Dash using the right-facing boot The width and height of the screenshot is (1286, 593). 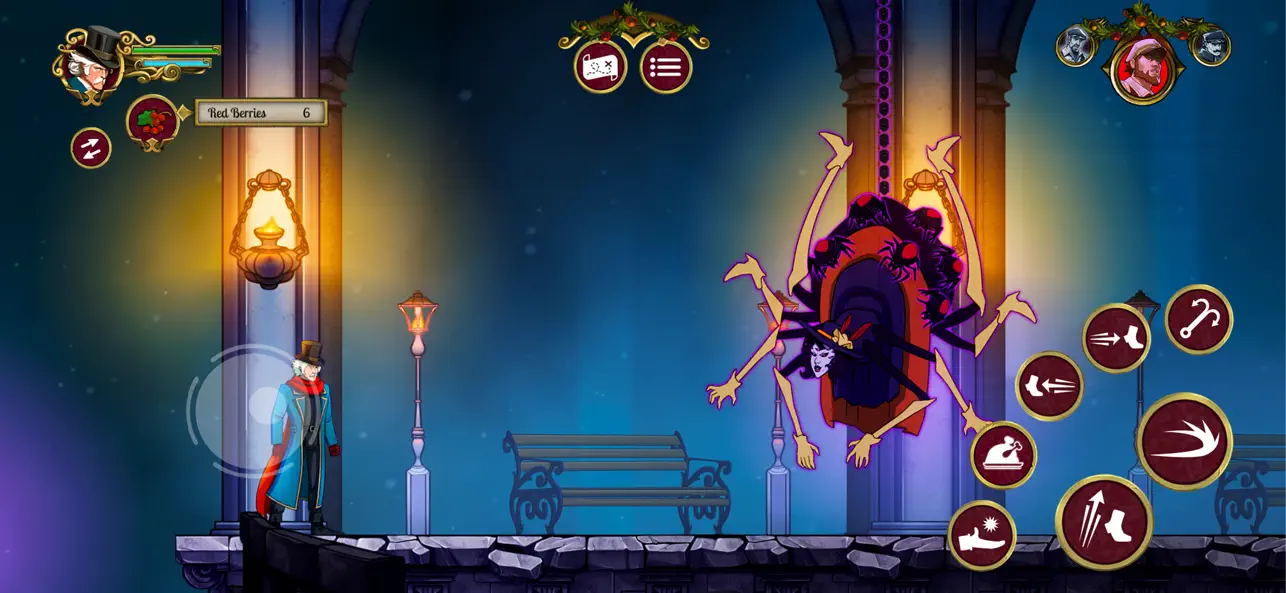click(x=1116, y=338)
